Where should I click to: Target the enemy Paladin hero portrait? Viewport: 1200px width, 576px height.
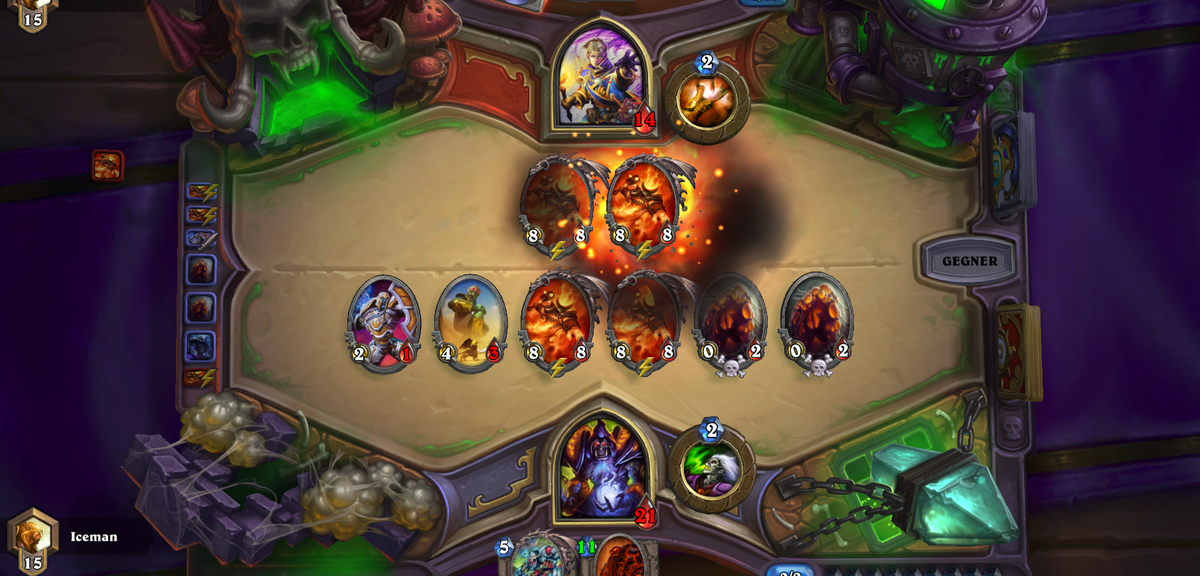(x=601, y=79)
